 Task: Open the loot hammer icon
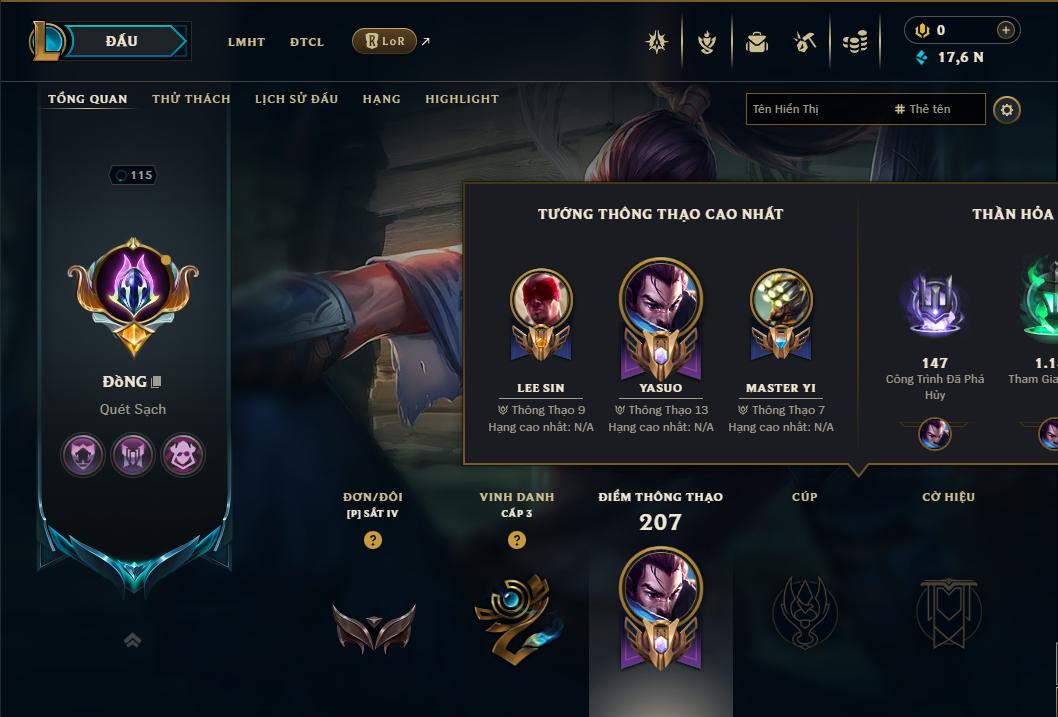805,42
